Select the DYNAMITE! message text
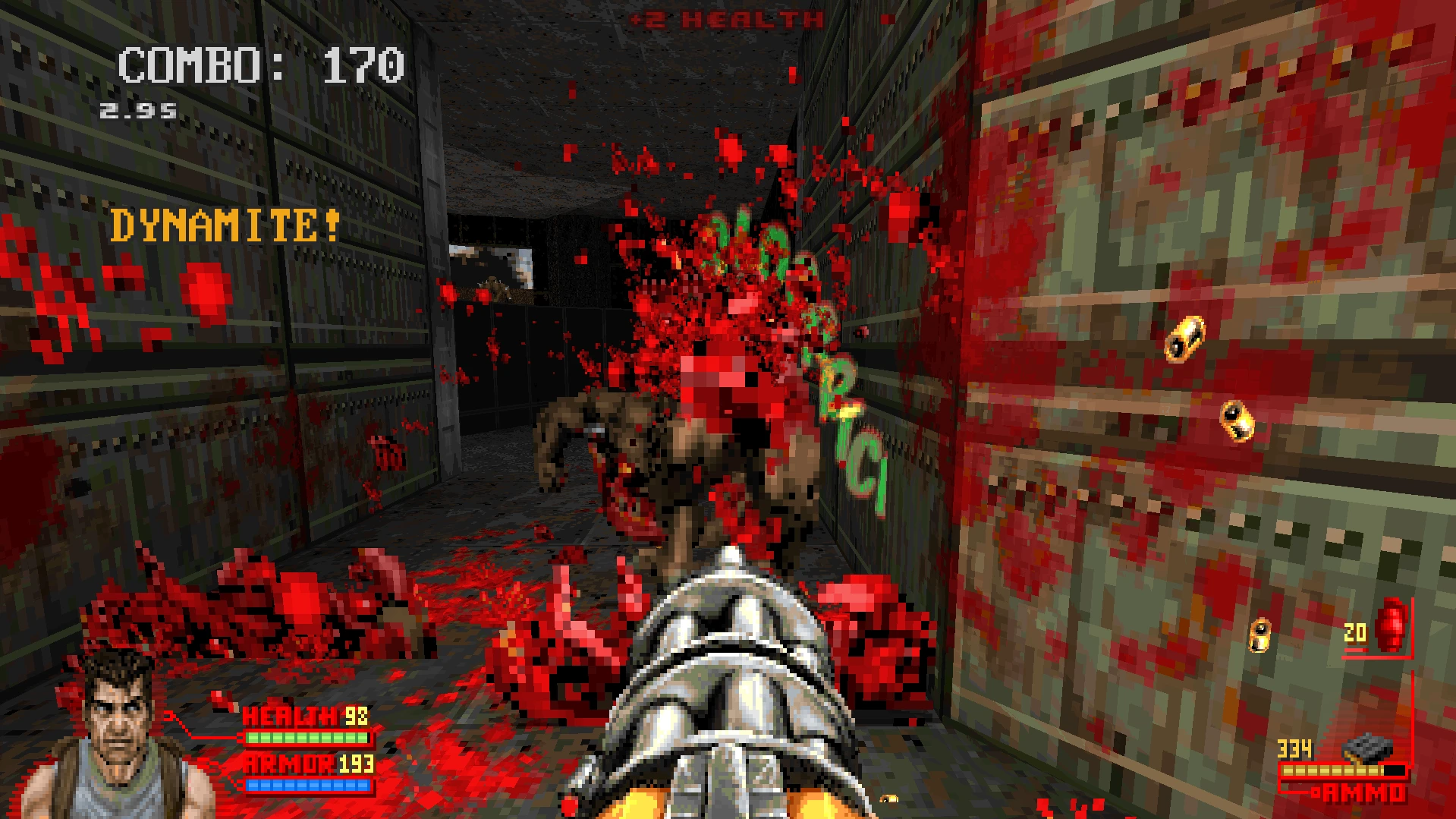This screenshot has width=1456, height=819. coord(225,224)
